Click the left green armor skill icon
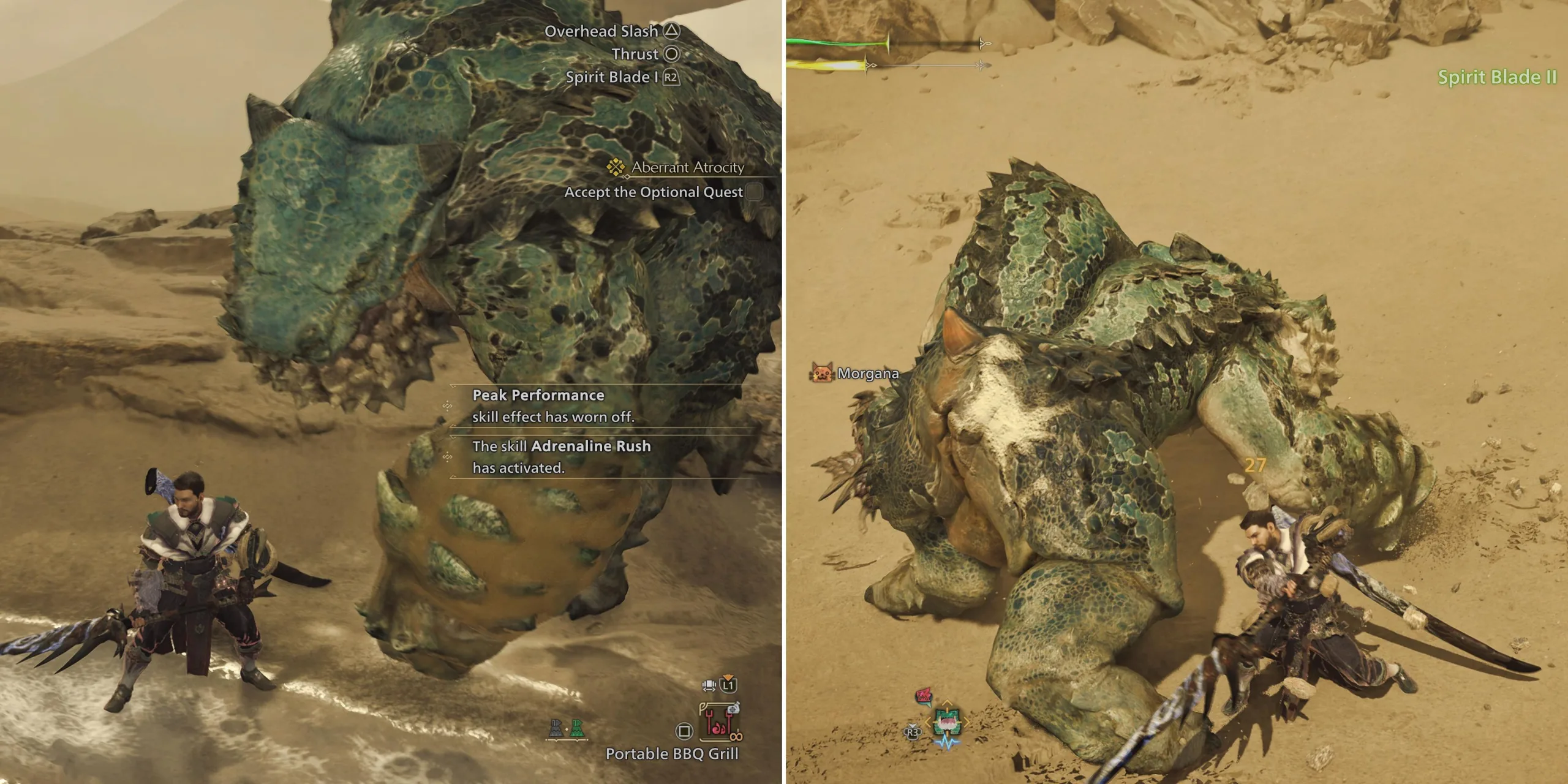The height and width of the screenshot is (784, 1568). (x=556, y=728)
